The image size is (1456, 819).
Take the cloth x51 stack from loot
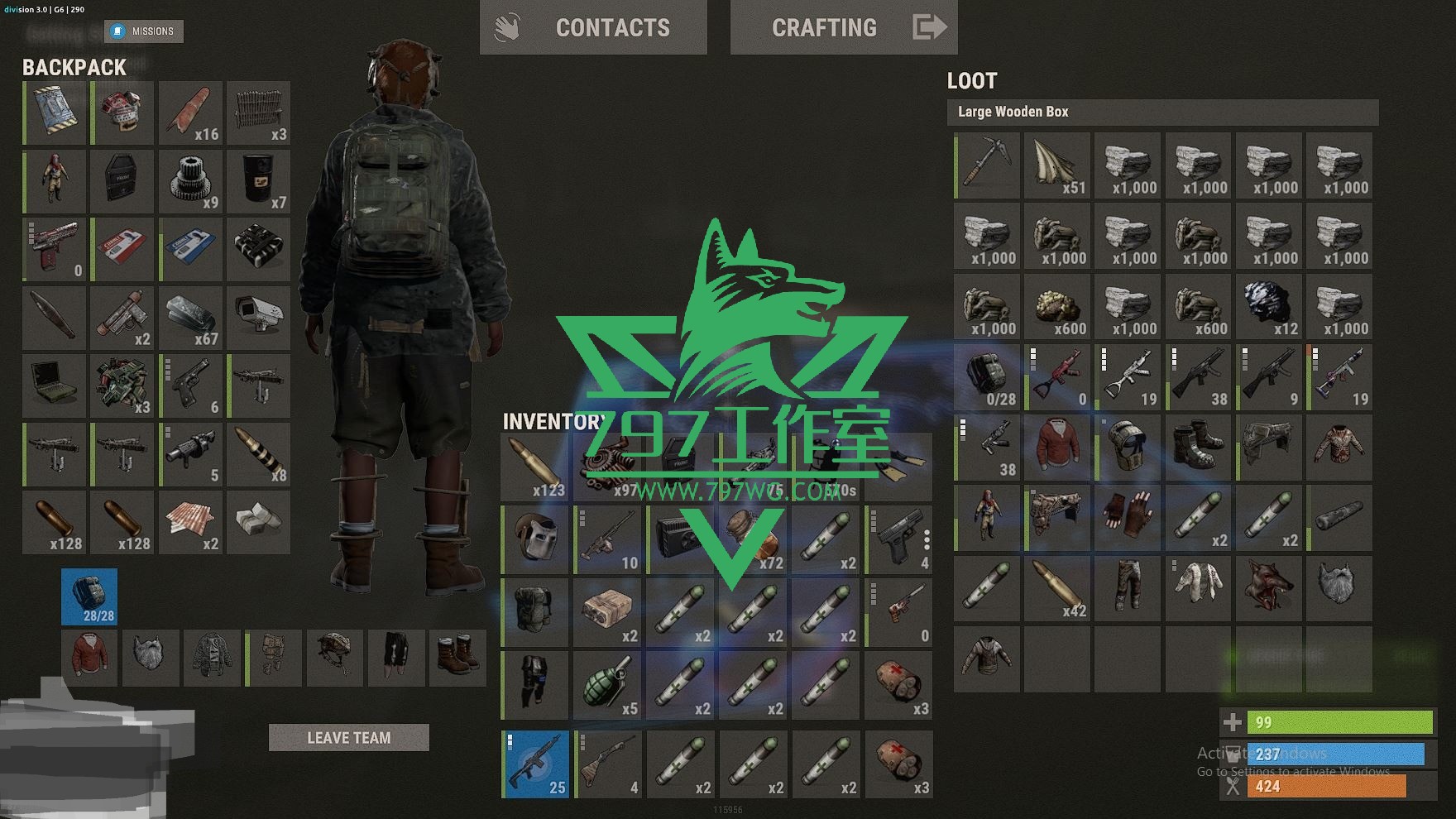(x=1057, y=165)
